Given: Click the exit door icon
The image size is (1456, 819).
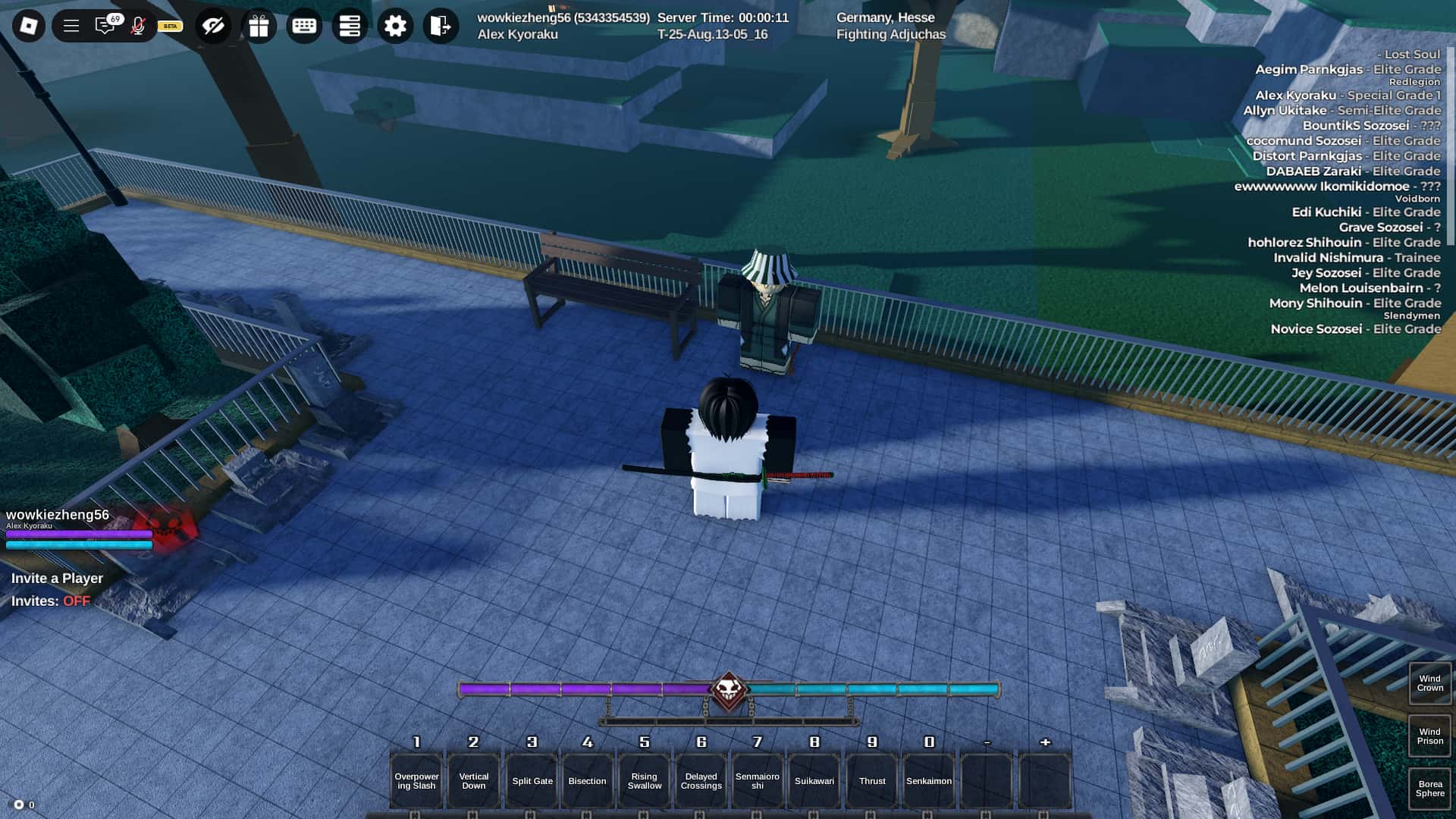Looking at the screenshot, I should point(439,25).
